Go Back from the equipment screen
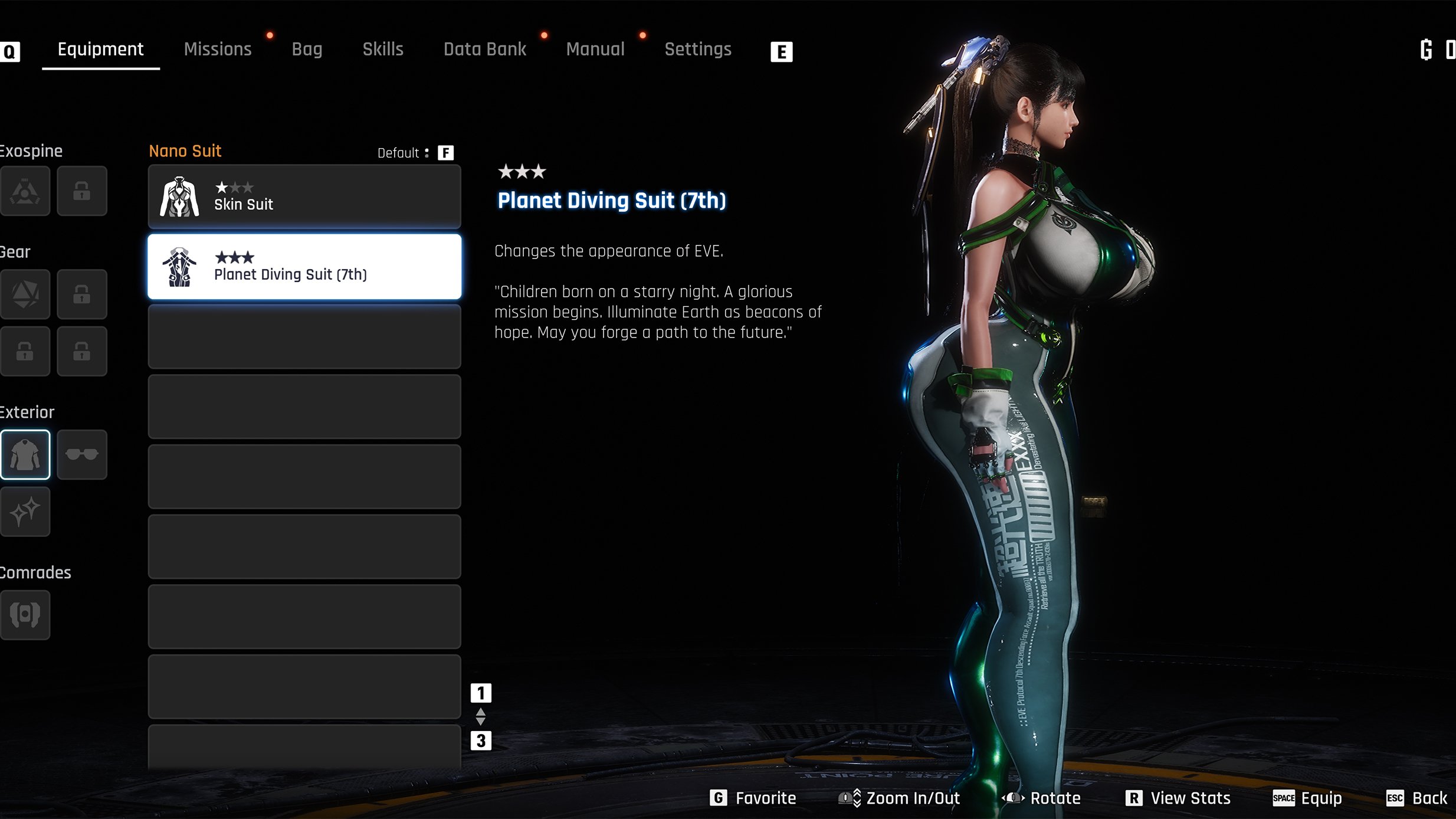The height and width of the screenshot is (819, 1456). click(x=1416, y=798)
